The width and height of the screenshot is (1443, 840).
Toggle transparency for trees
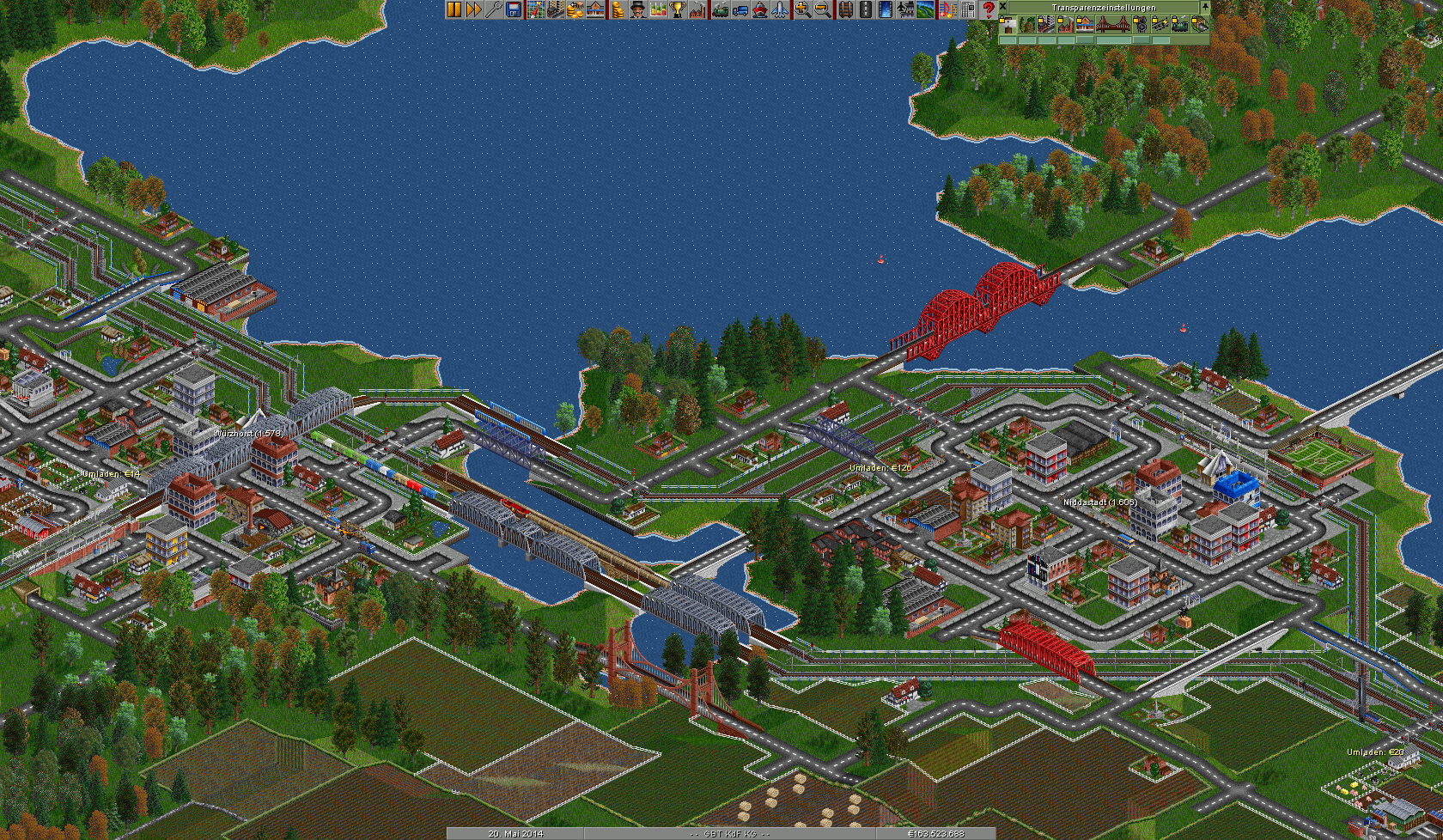click(x=1026, y=24)
